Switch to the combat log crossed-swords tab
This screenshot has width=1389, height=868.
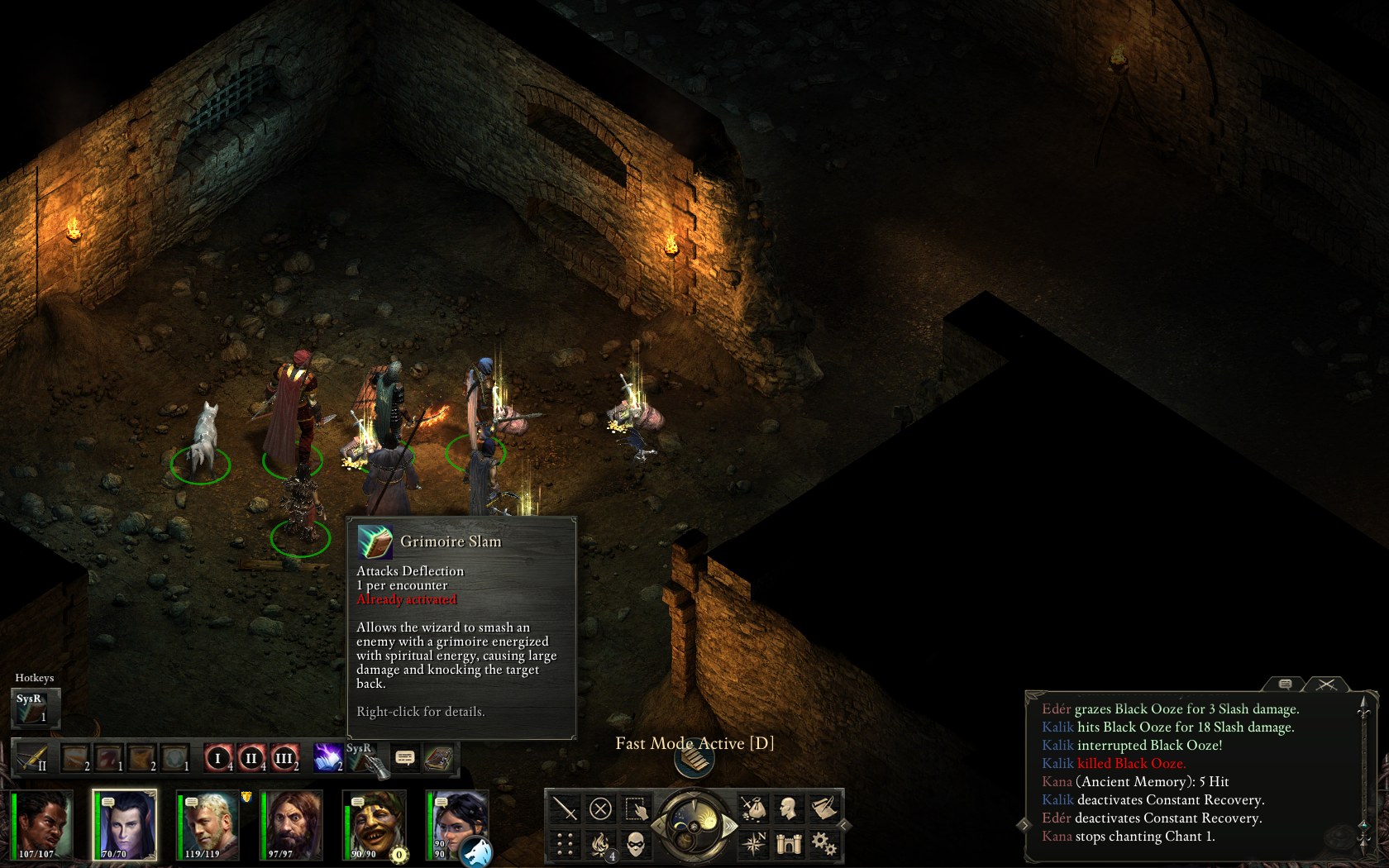(x=1327, y=684)
